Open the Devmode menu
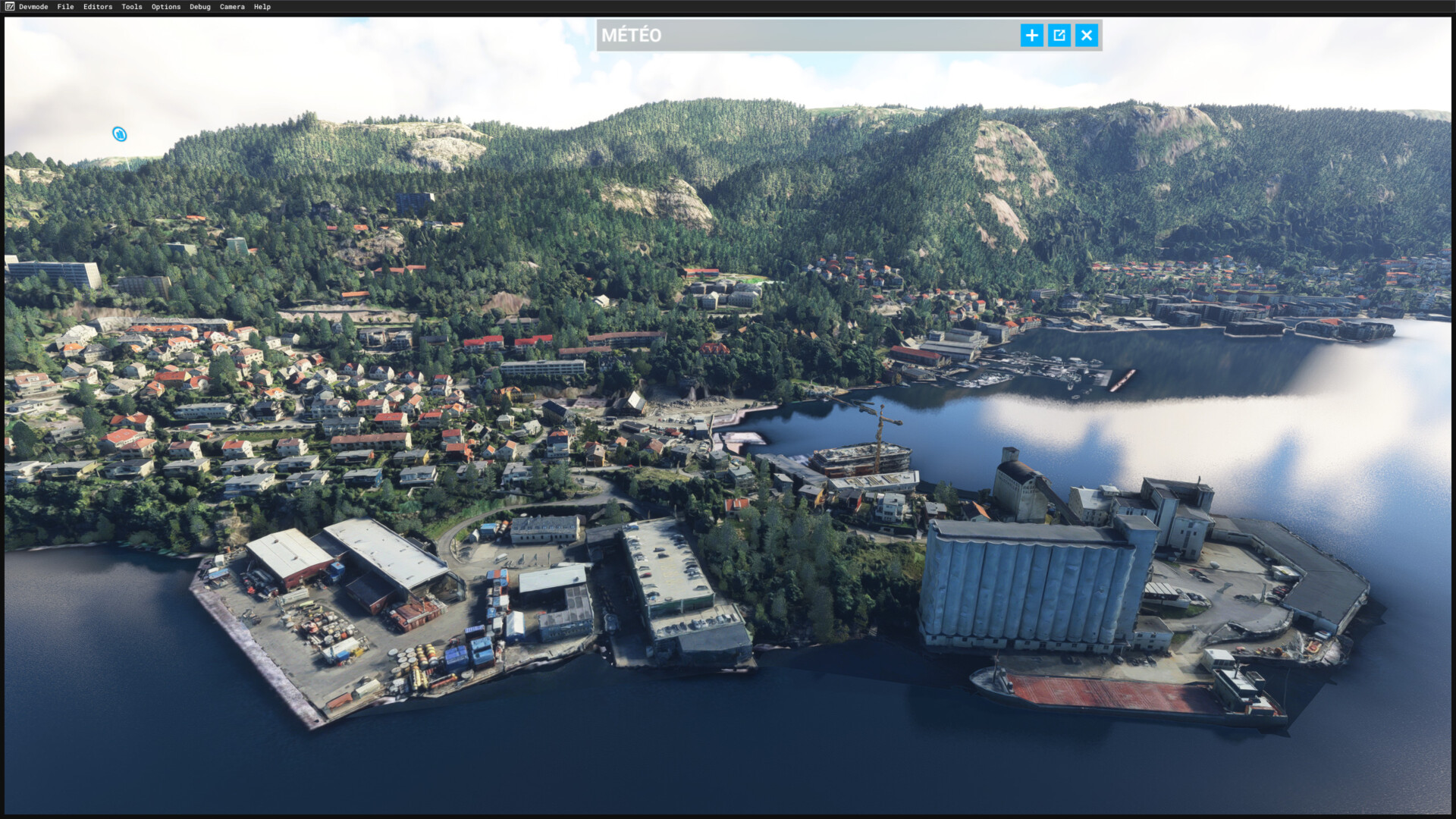 33,7
